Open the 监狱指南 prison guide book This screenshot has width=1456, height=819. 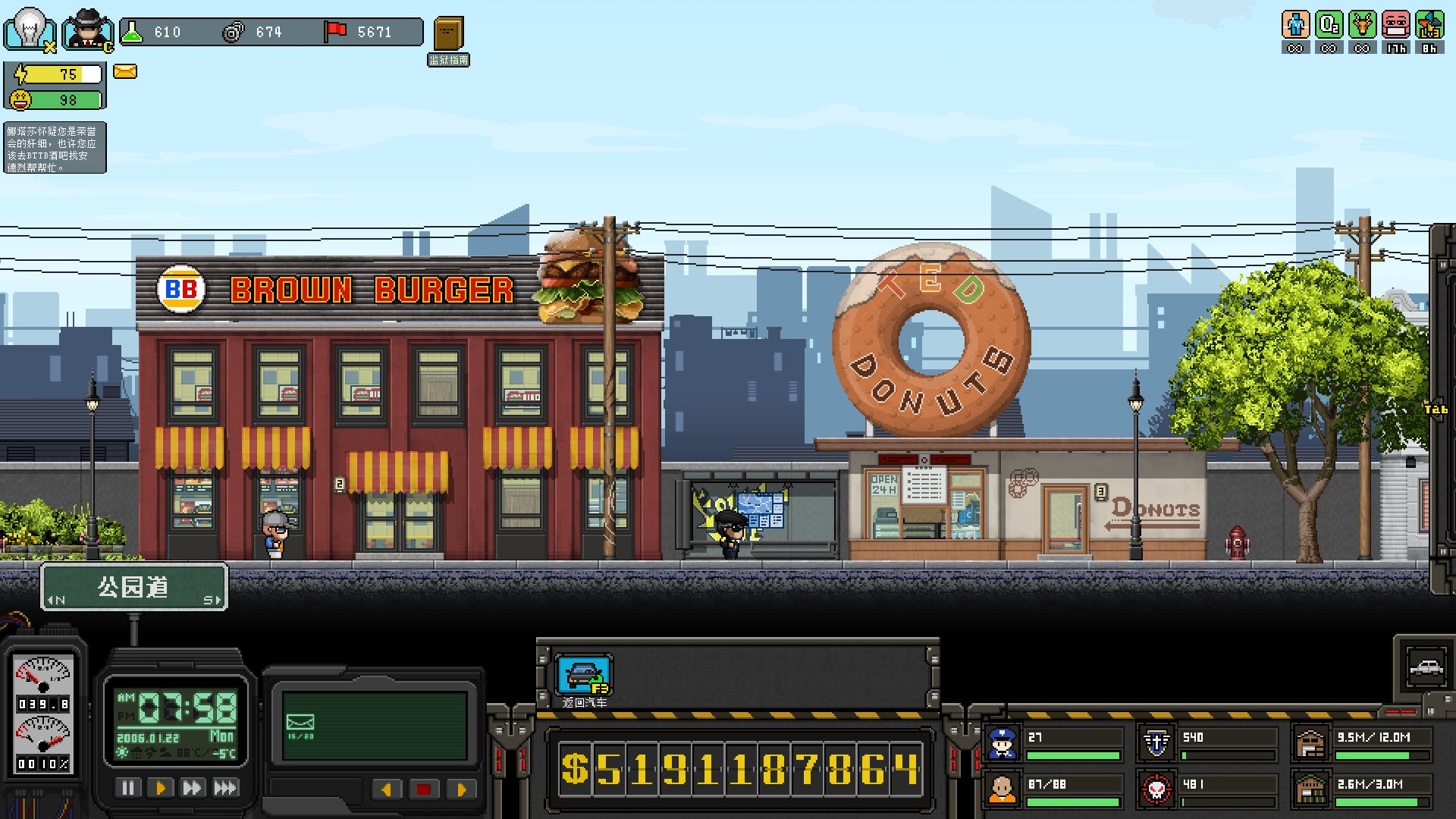(x=448, y=34)
